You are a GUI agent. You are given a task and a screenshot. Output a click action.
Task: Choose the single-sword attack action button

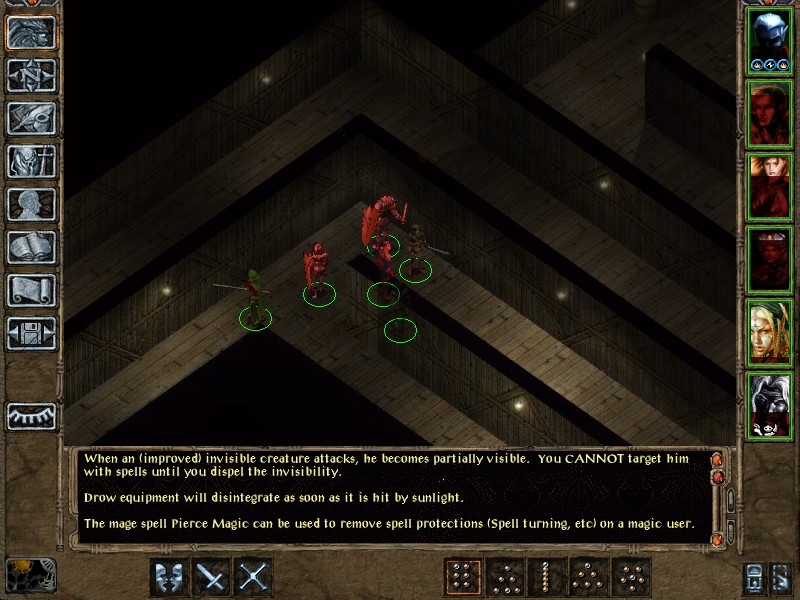point(211,577)
